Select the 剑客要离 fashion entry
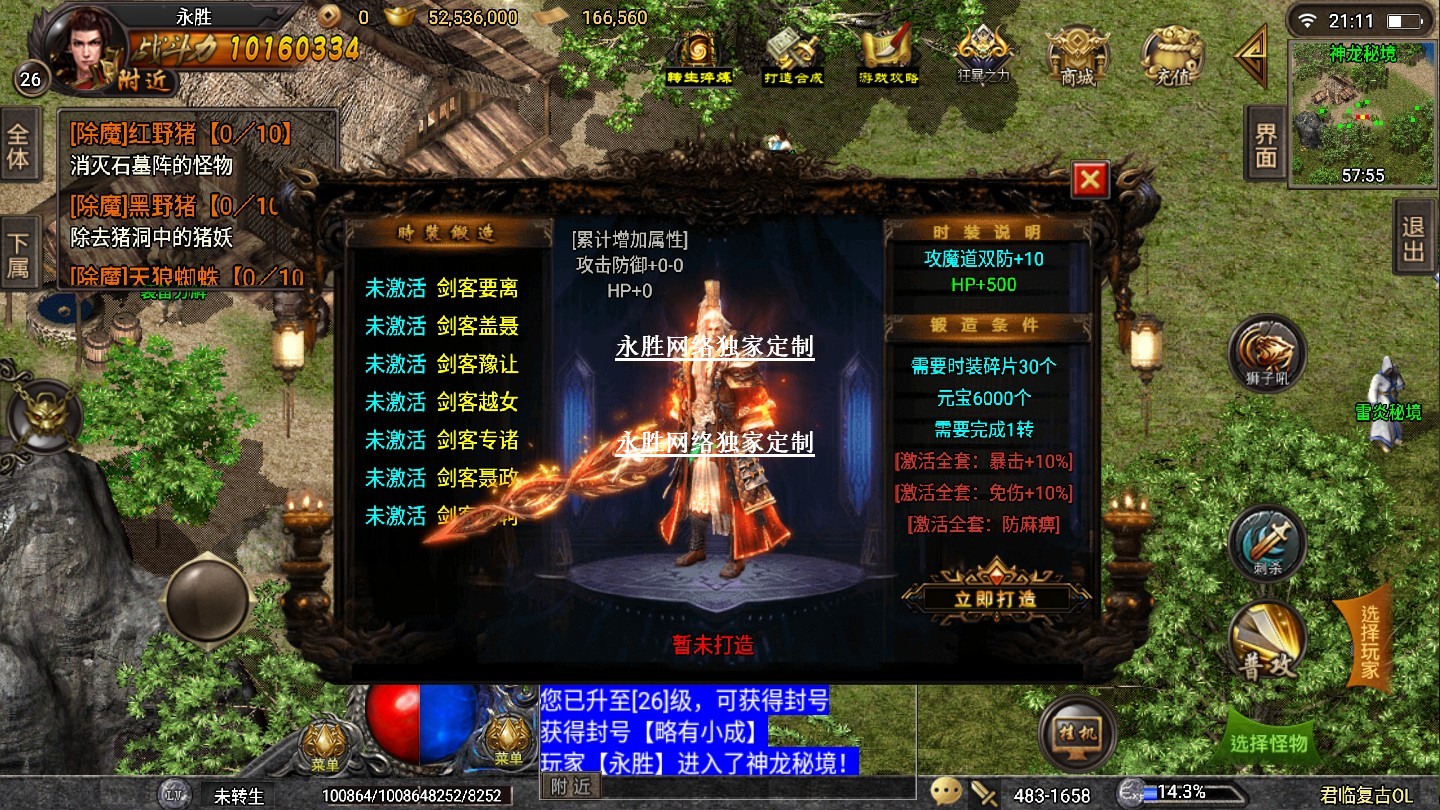Viewport: 1440px width, 810px height. [441, 289]
